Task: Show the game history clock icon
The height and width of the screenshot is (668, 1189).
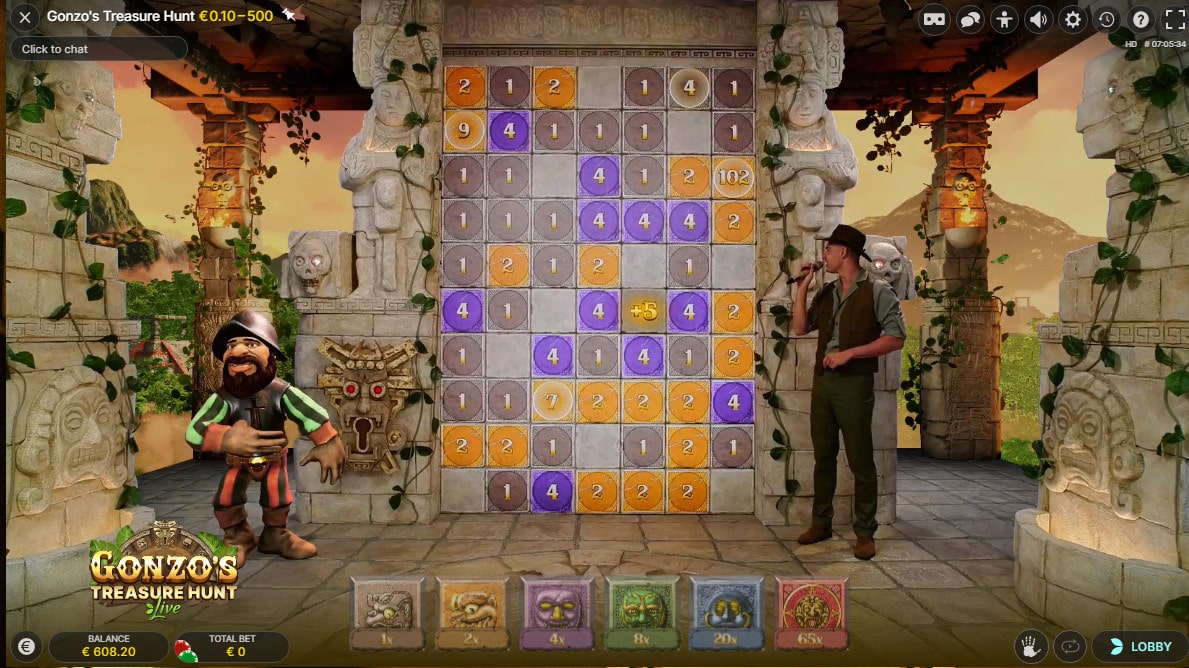Action: tap(1106, 19)
